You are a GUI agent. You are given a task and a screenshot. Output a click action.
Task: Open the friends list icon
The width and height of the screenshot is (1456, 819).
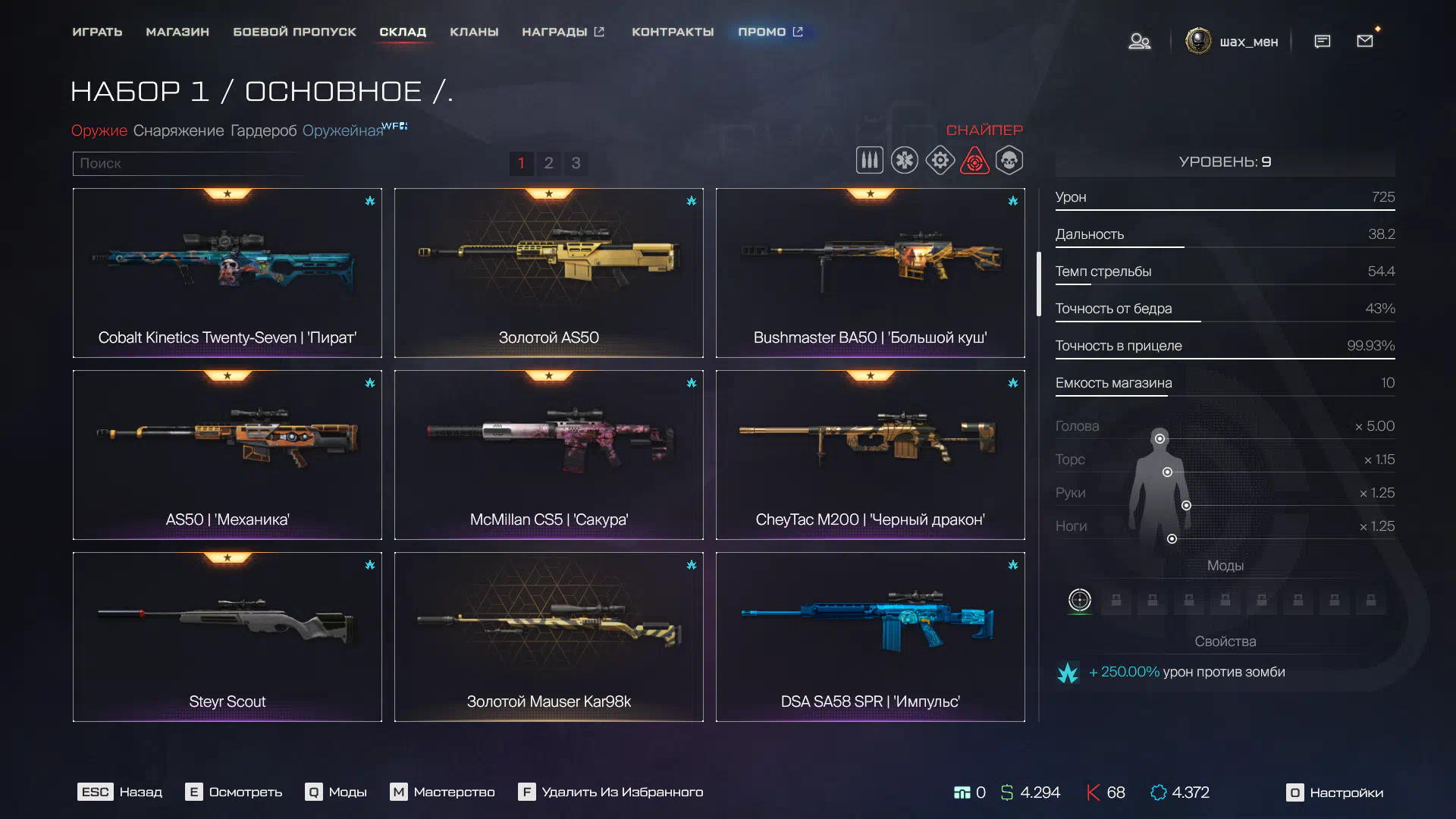point(1139,41)
